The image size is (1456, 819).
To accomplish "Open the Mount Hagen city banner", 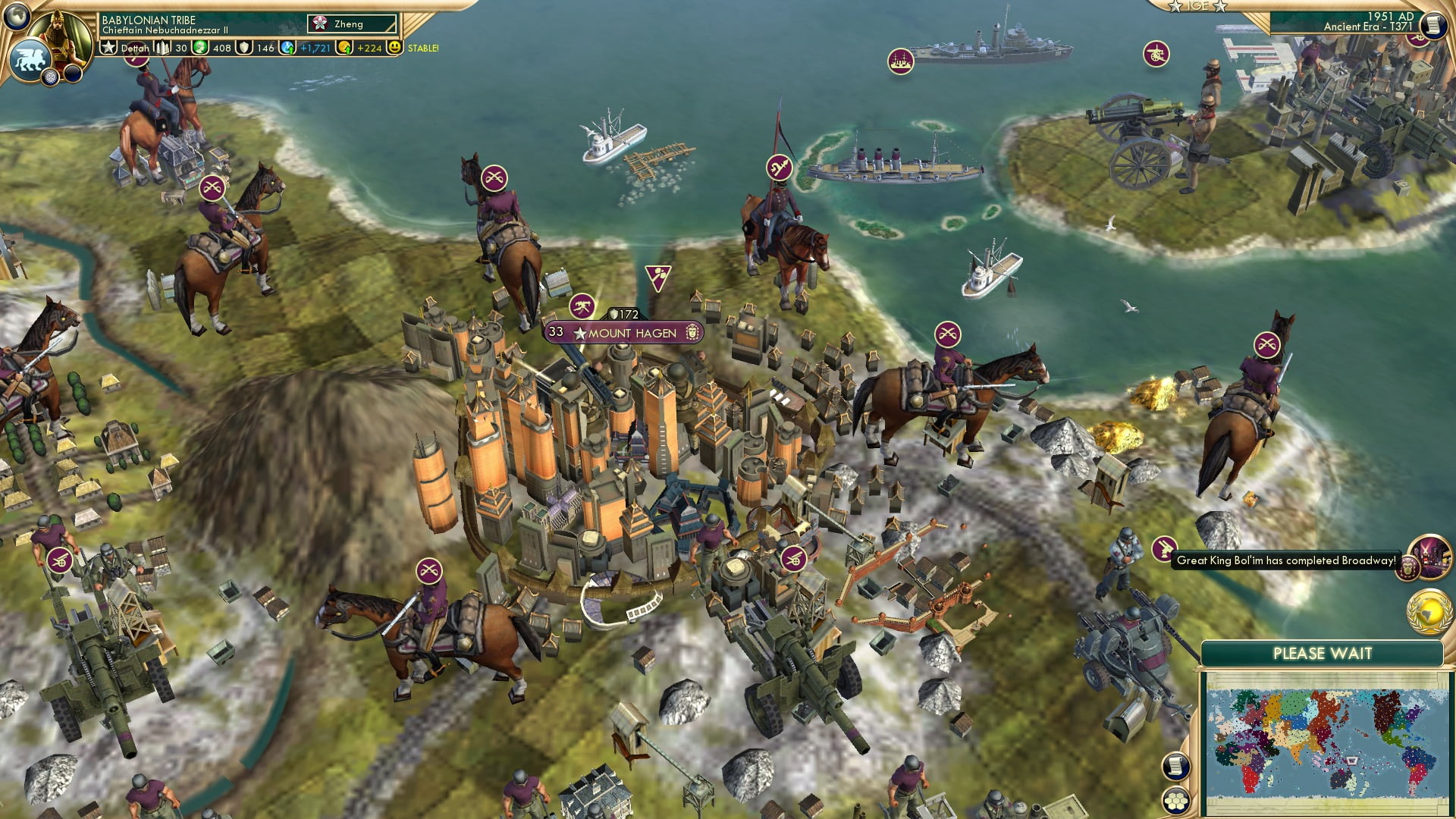I will [x=631, y=333].
